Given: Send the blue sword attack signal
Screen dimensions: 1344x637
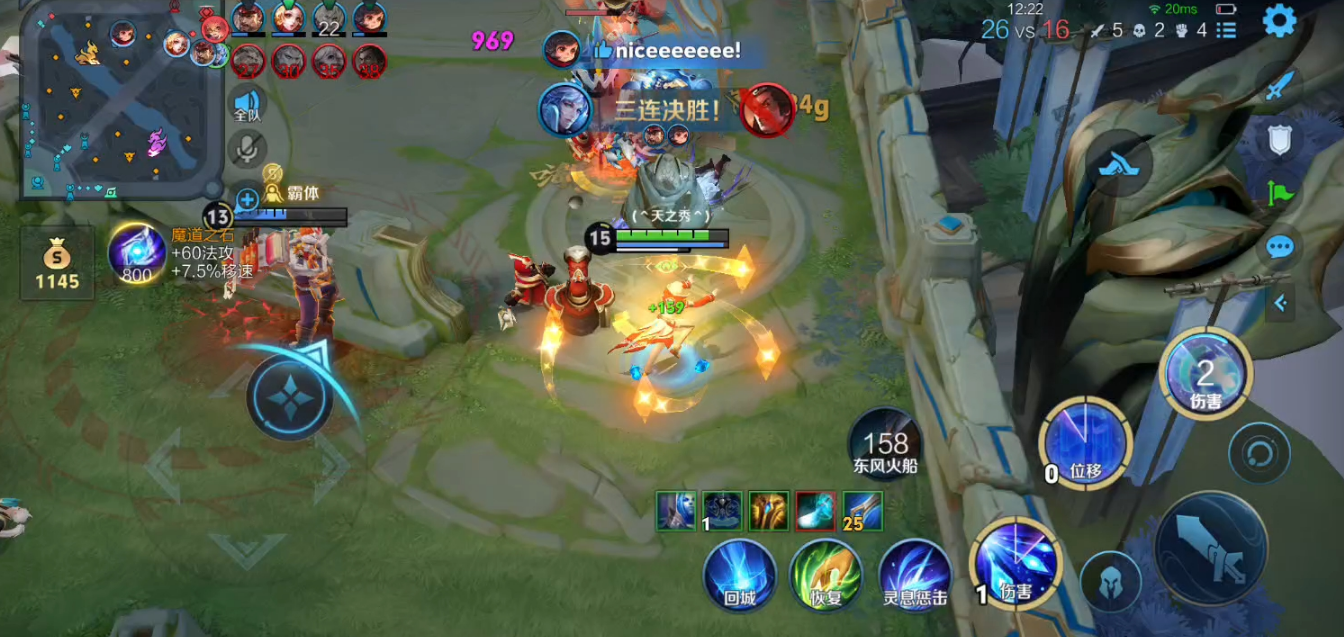Looking at the screenshot, I should [x=1279, y=87].
